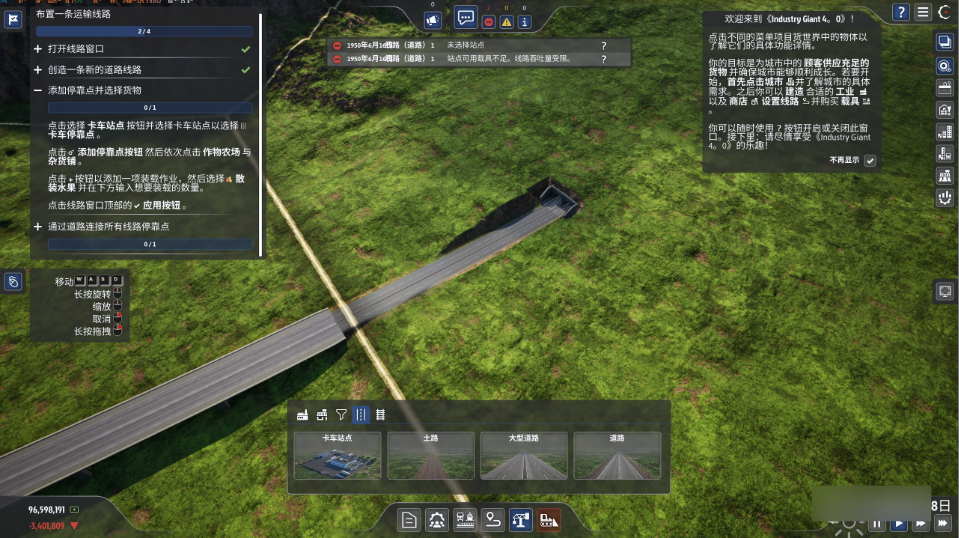Open the funnel filter tab
The image size is (959, 538).
[x=341, y=414]
